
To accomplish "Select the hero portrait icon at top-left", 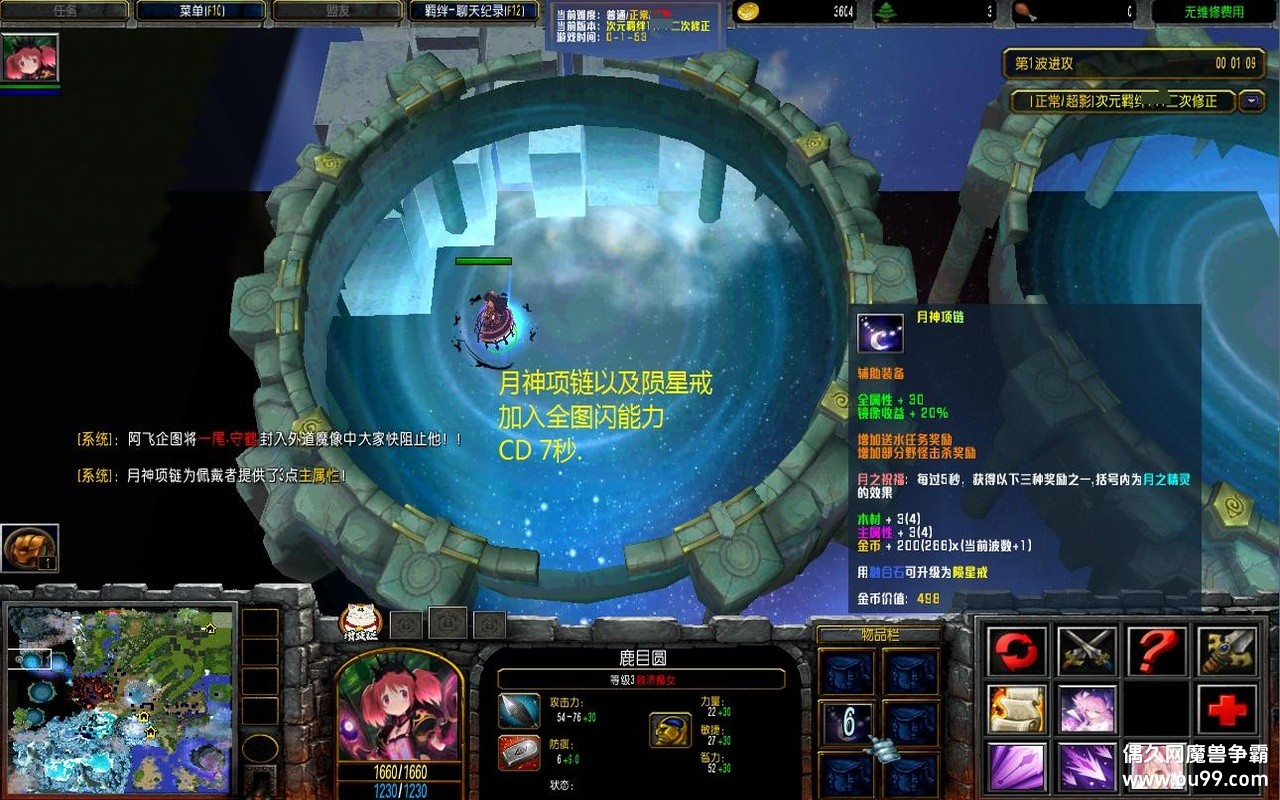I will [x=30, y=57].
